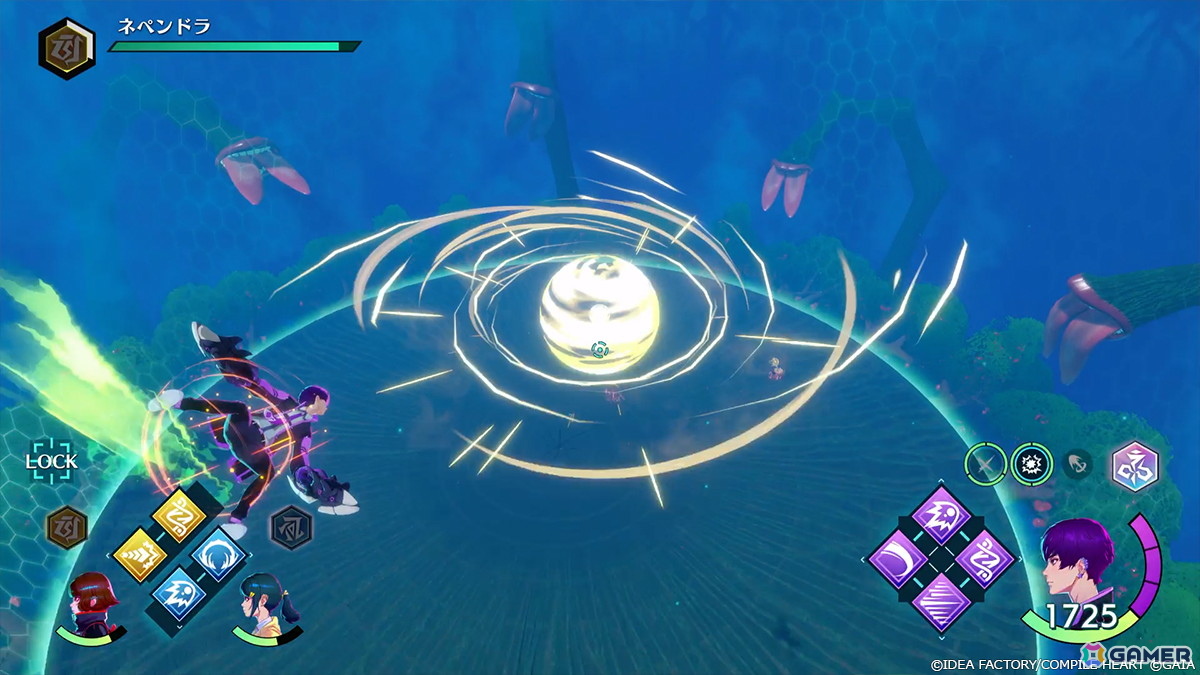
Task: Click the spiky burst circle icon
Action: [x=1030, y=464]
